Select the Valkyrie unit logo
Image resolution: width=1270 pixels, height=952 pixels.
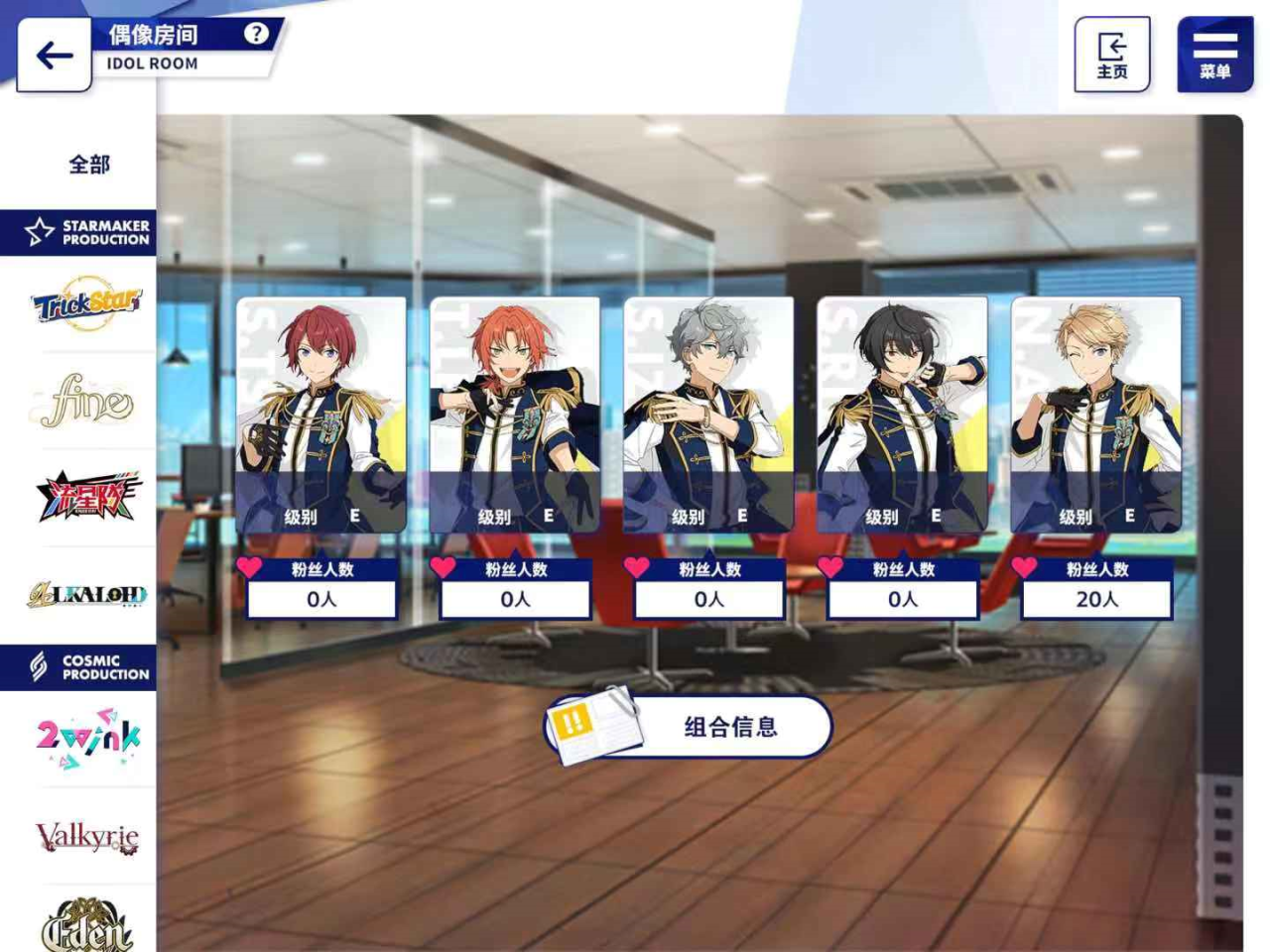[87, 834]
